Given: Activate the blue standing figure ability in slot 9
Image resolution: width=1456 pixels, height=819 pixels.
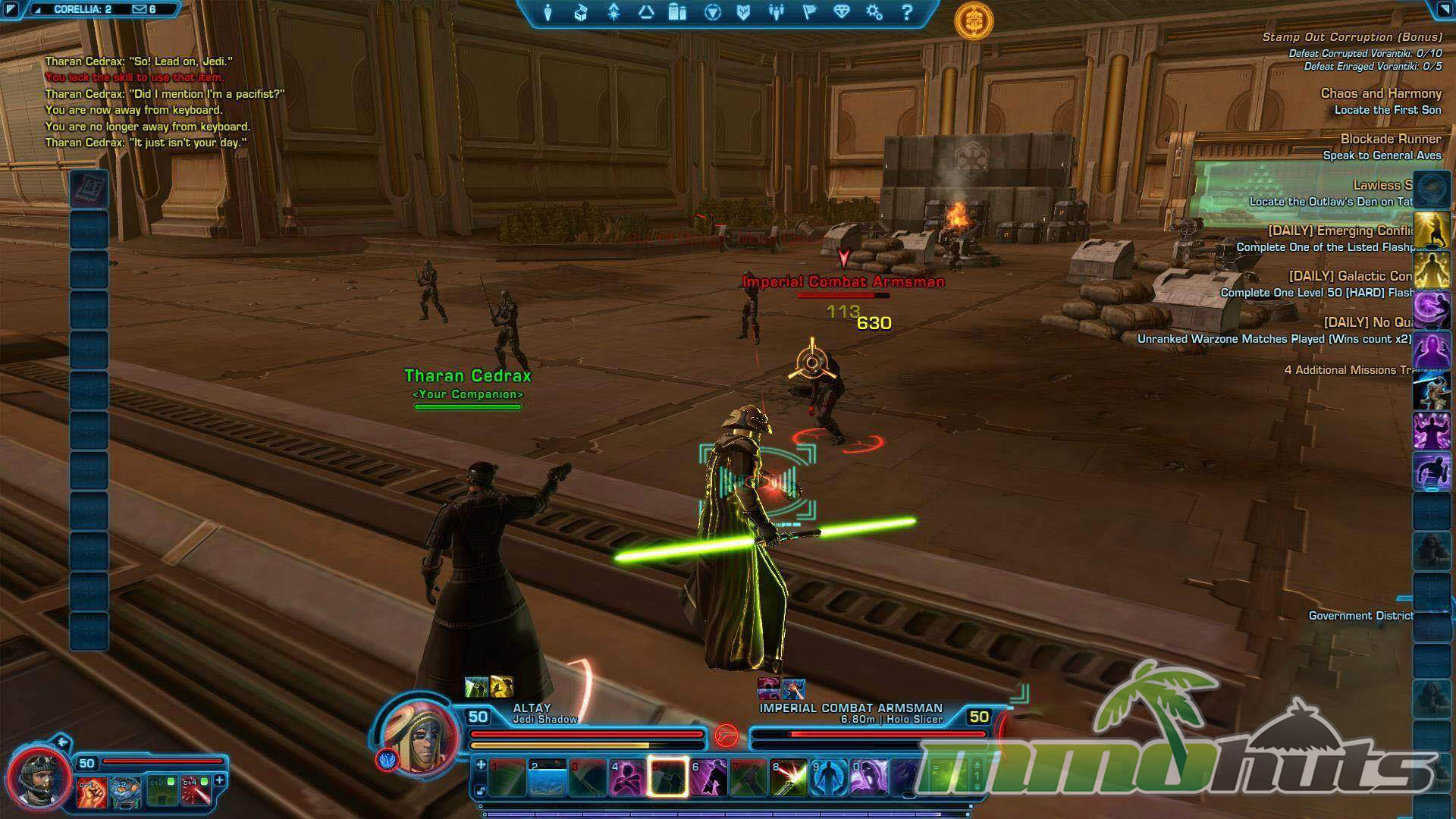Looking at the screenshot, I should [x=829, y=779].
